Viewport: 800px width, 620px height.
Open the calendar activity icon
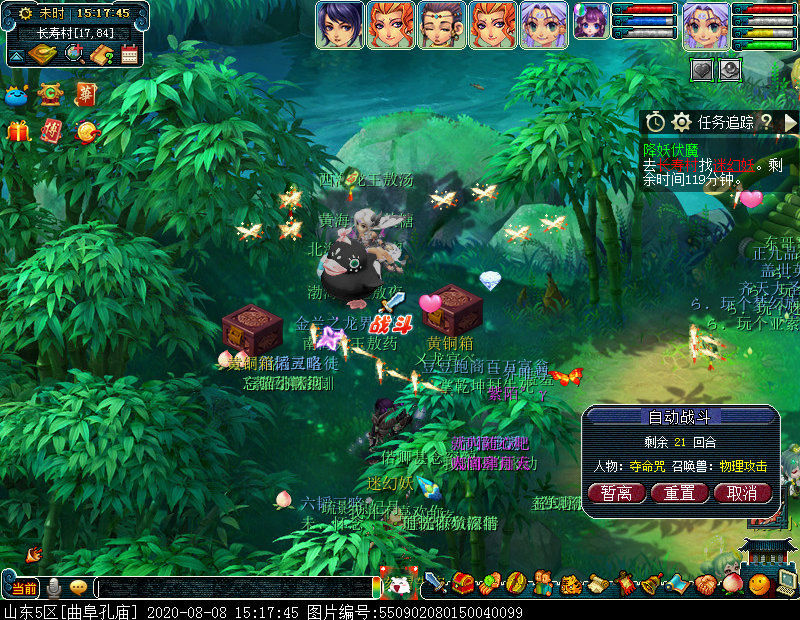129,54
